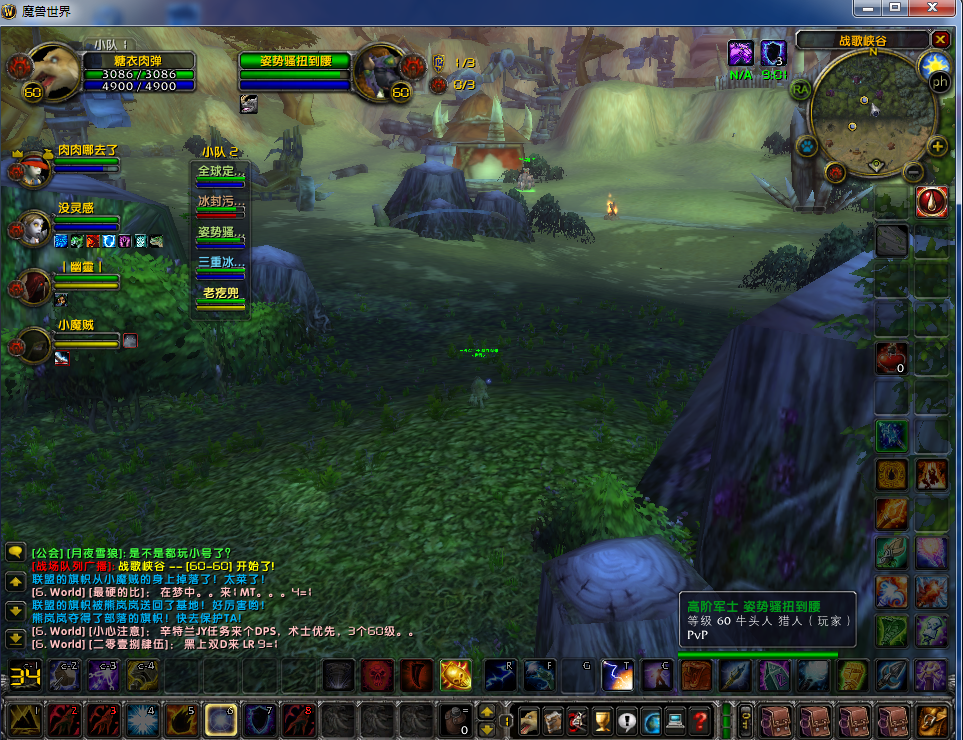Select raid member 全球定 in group 2
Image resolution: width=963 pixels, height=740 pixels.
click(220, 172)
